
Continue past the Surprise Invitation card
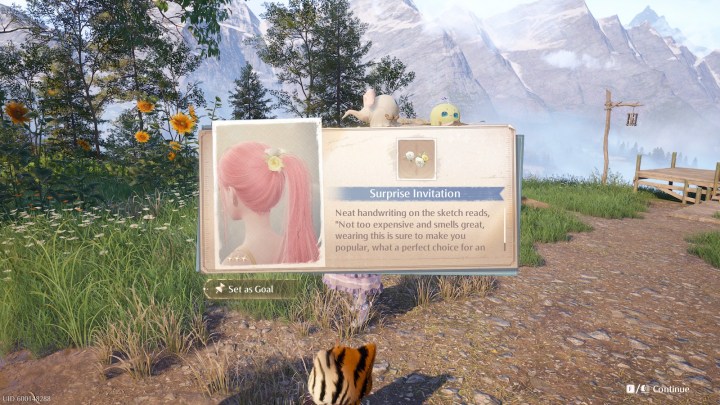click(664, 388)
